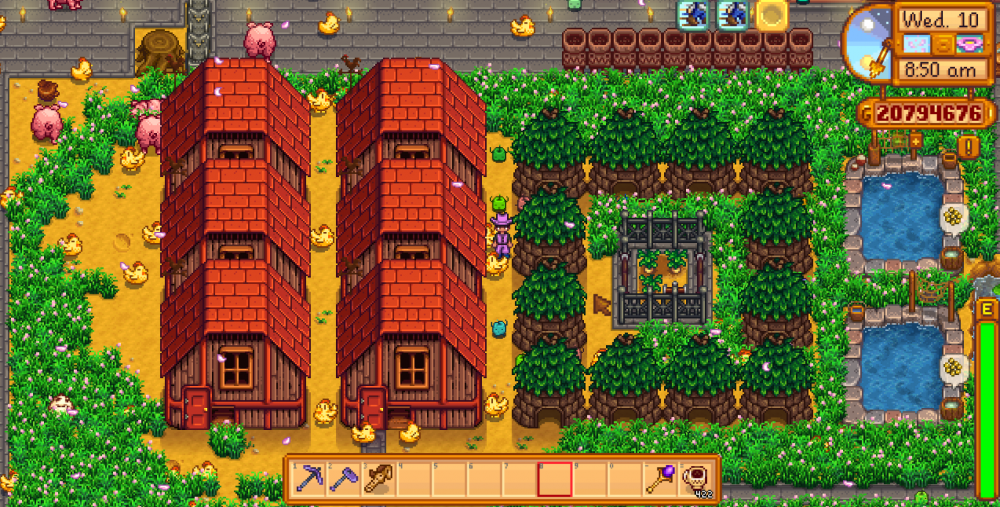Select the pickaxe in the hotbar

pos(310,479)
